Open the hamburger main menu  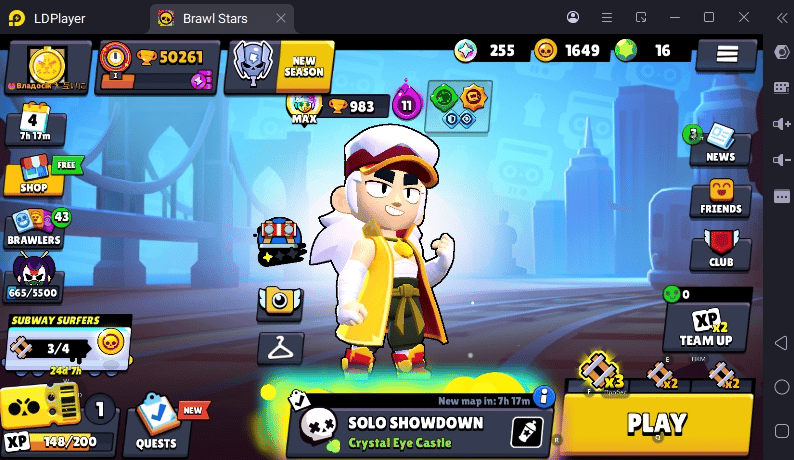726,55
